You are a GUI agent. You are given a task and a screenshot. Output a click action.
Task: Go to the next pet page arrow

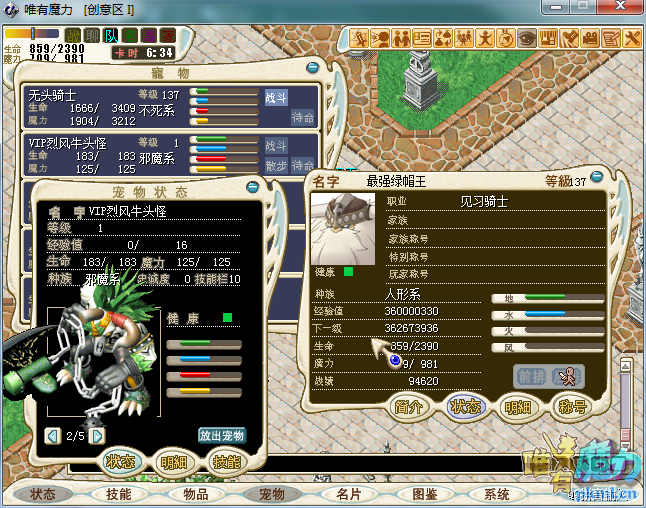click(x=97, y=436)
